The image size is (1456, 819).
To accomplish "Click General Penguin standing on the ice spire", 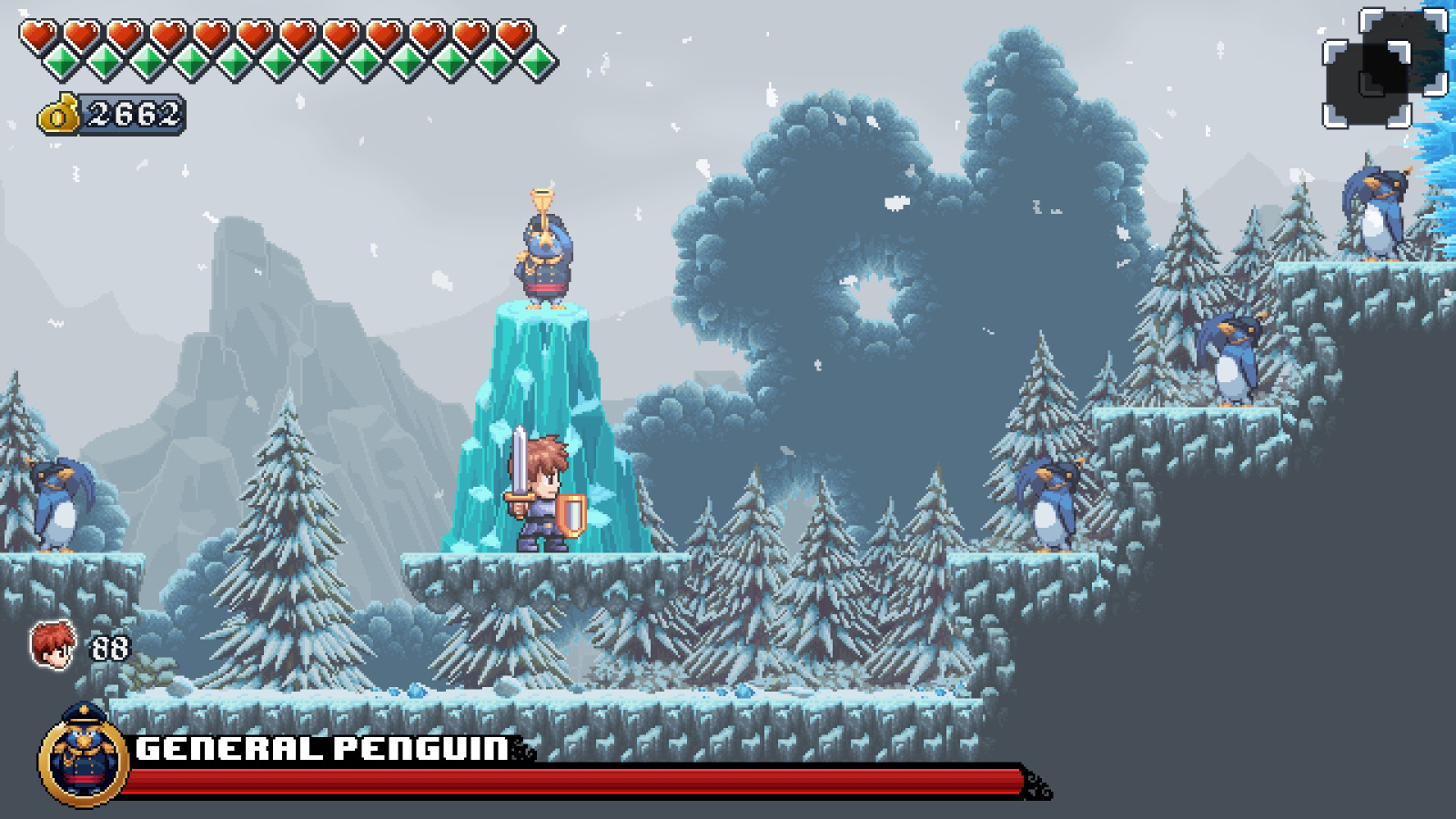I will pos(544,264).
